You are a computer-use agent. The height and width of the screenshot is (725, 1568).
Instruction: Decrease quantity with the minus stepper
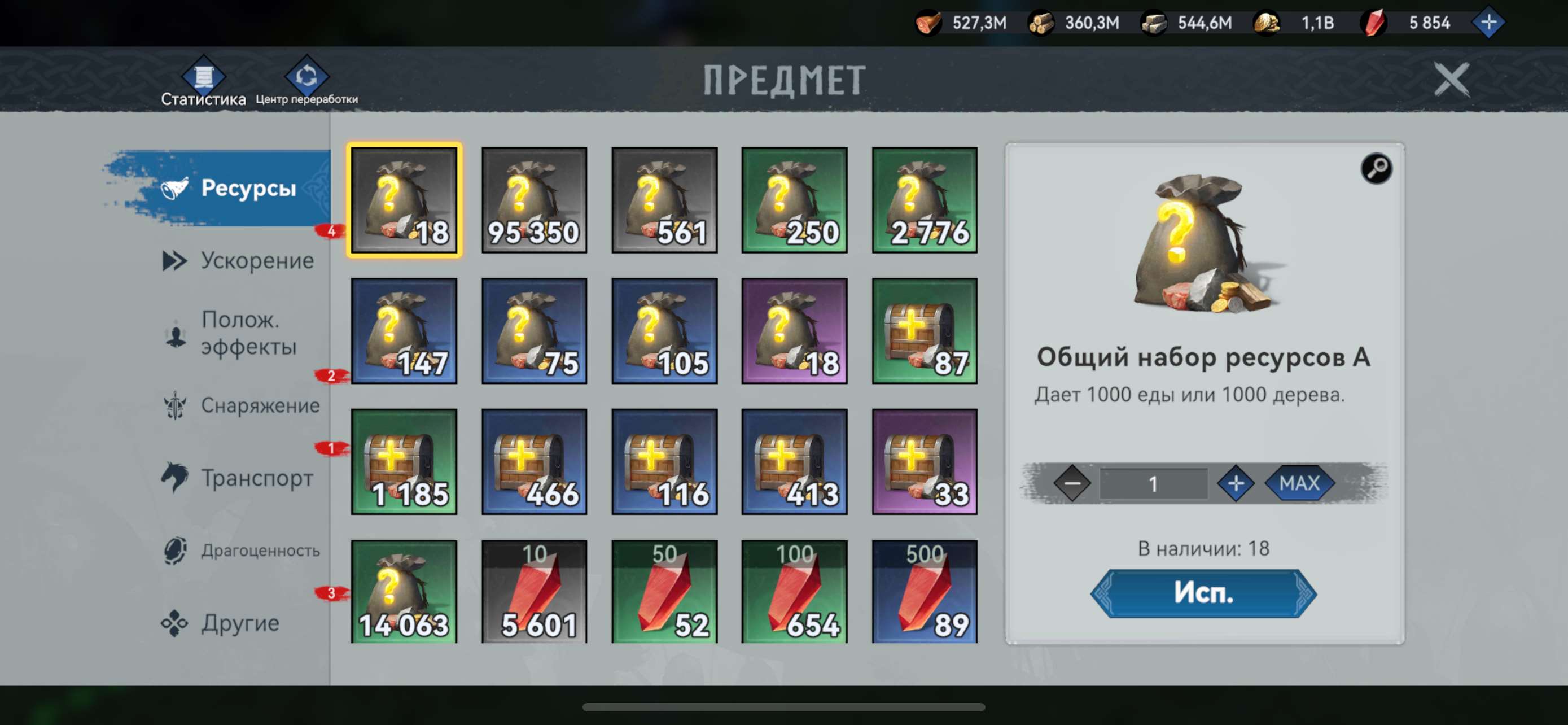click(x=1072, y=483)
